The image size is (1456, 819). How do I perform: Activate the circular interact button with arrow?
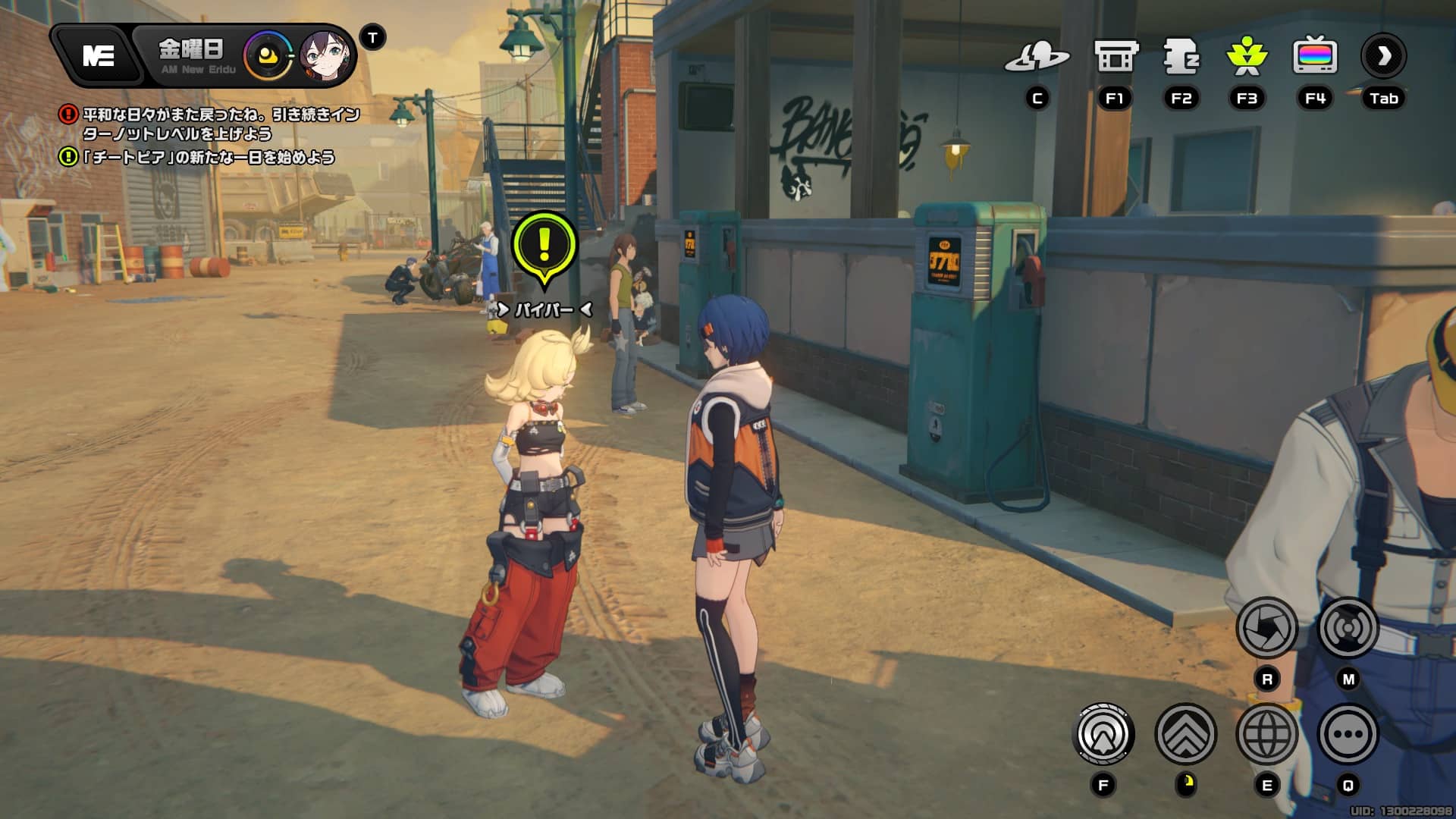(1104, 734)
